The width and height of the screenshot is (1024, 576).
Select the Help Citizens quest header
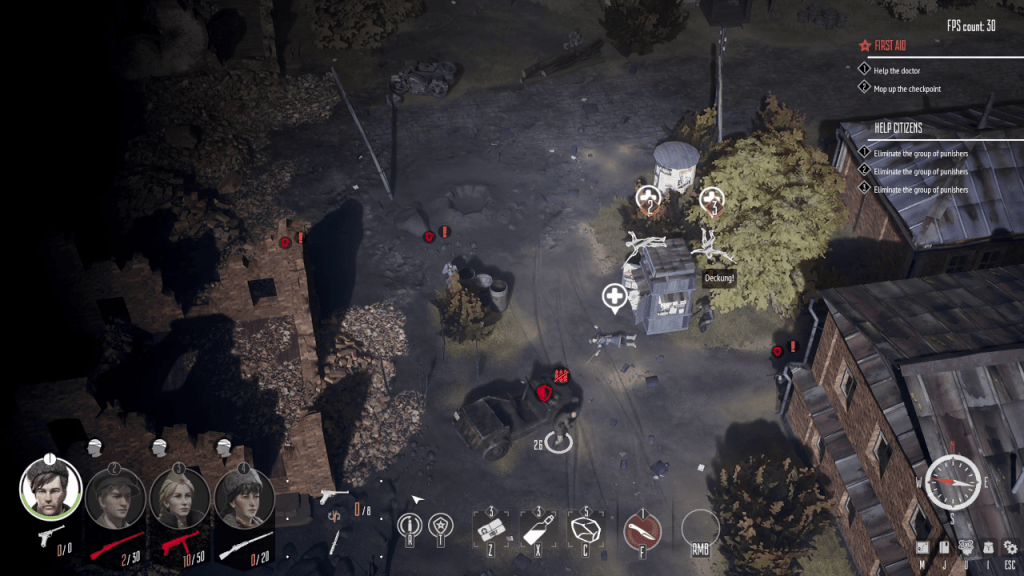coord(898,128)
